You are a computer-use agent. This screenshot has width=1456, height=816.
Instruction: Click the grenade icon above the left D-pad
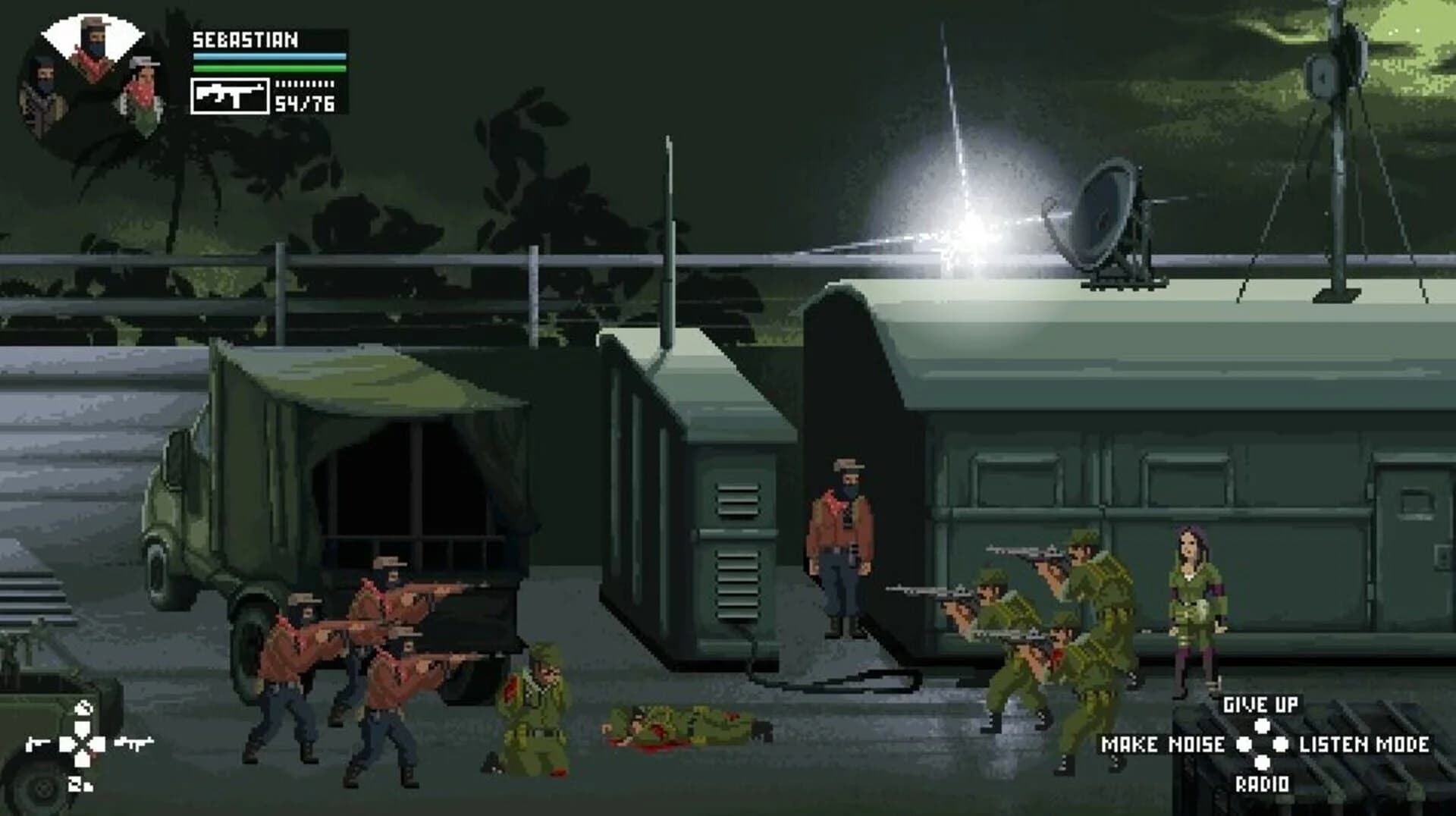pyautogui.click(x=83, y=708)
